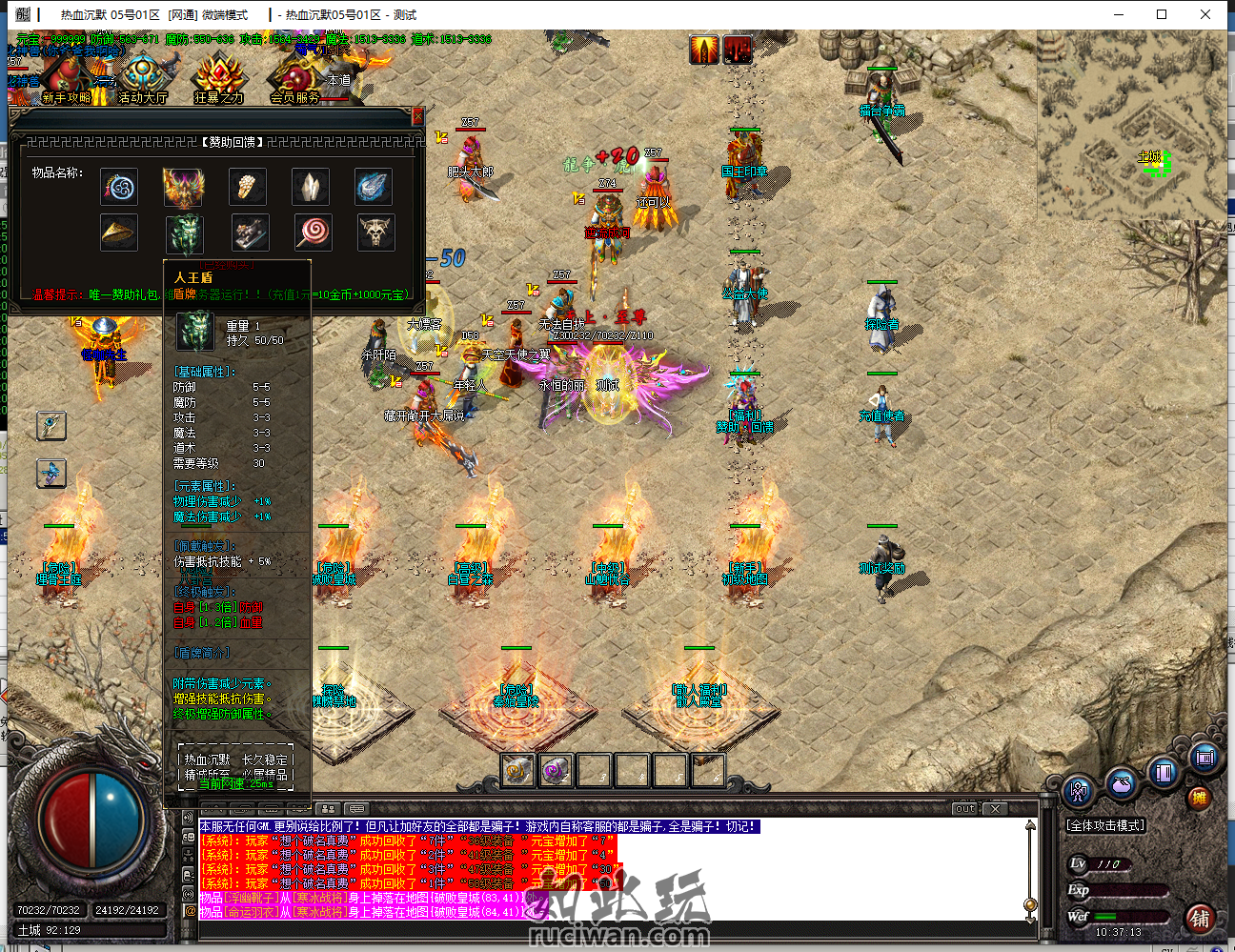The width and height of the screenshot is (1235, 952).
Task: Maximize the game window
Action: pyautogui.click(x=1162, y=14)
